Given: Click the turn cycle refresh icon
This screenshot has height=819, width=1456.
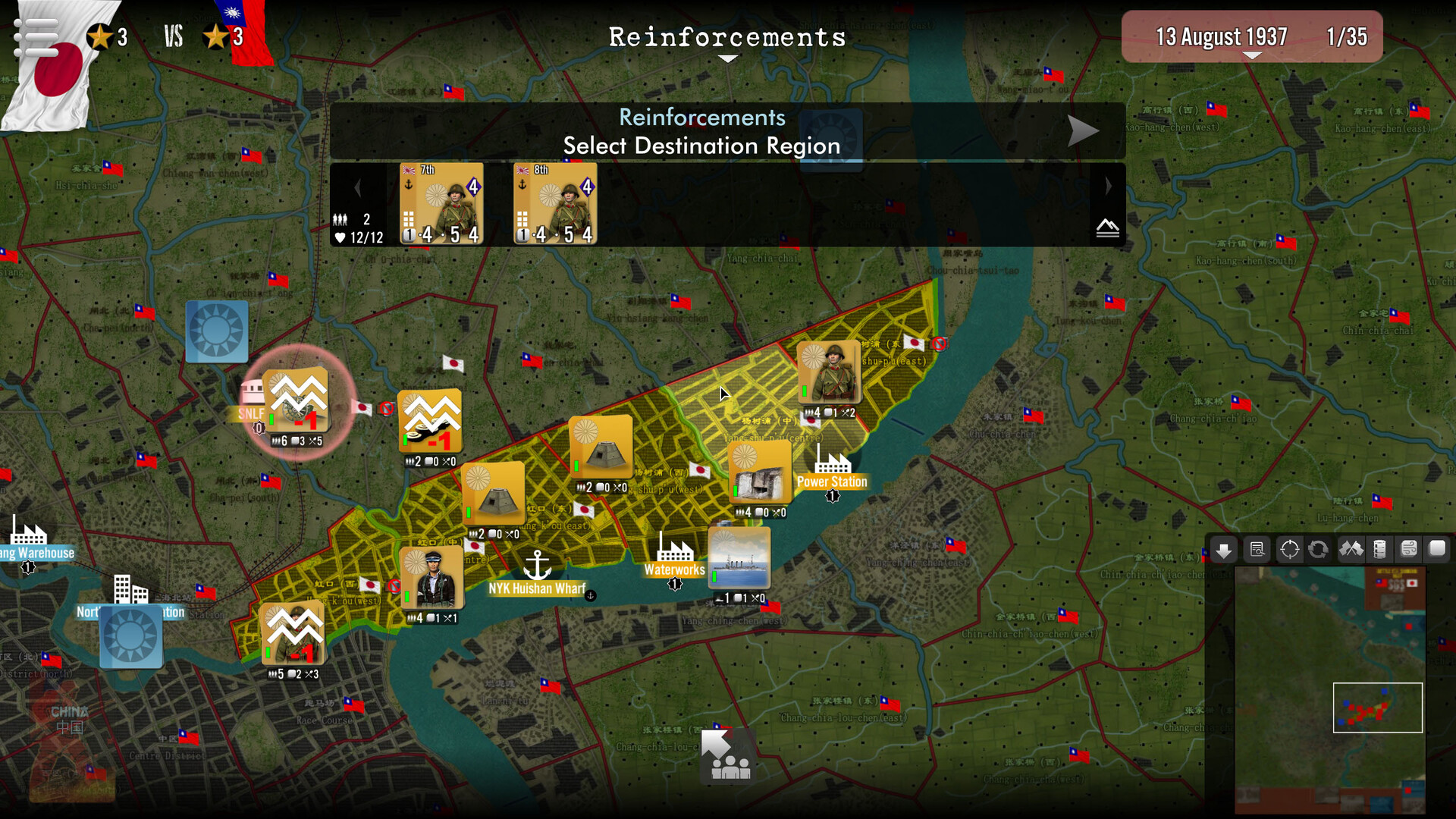Looking at the screenshot, I should [1318, 548].
